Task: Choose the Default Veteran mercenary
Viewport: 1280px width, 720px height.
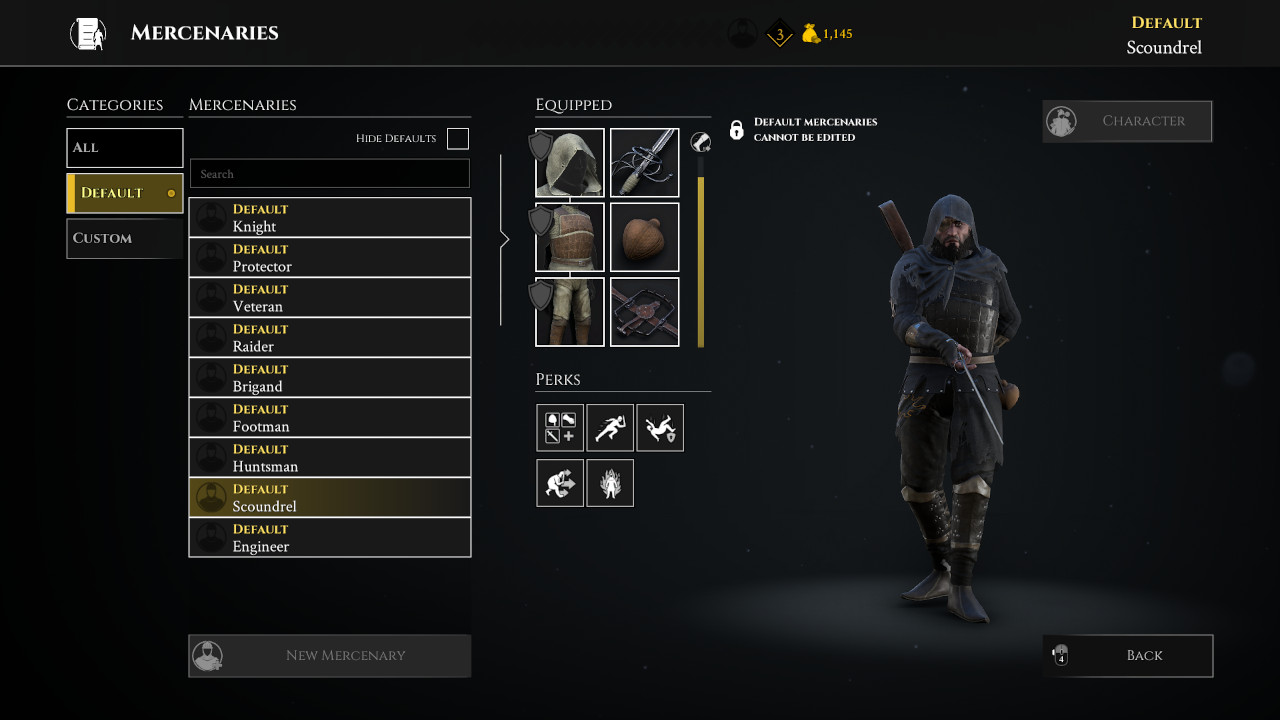Action: (330, 298)
